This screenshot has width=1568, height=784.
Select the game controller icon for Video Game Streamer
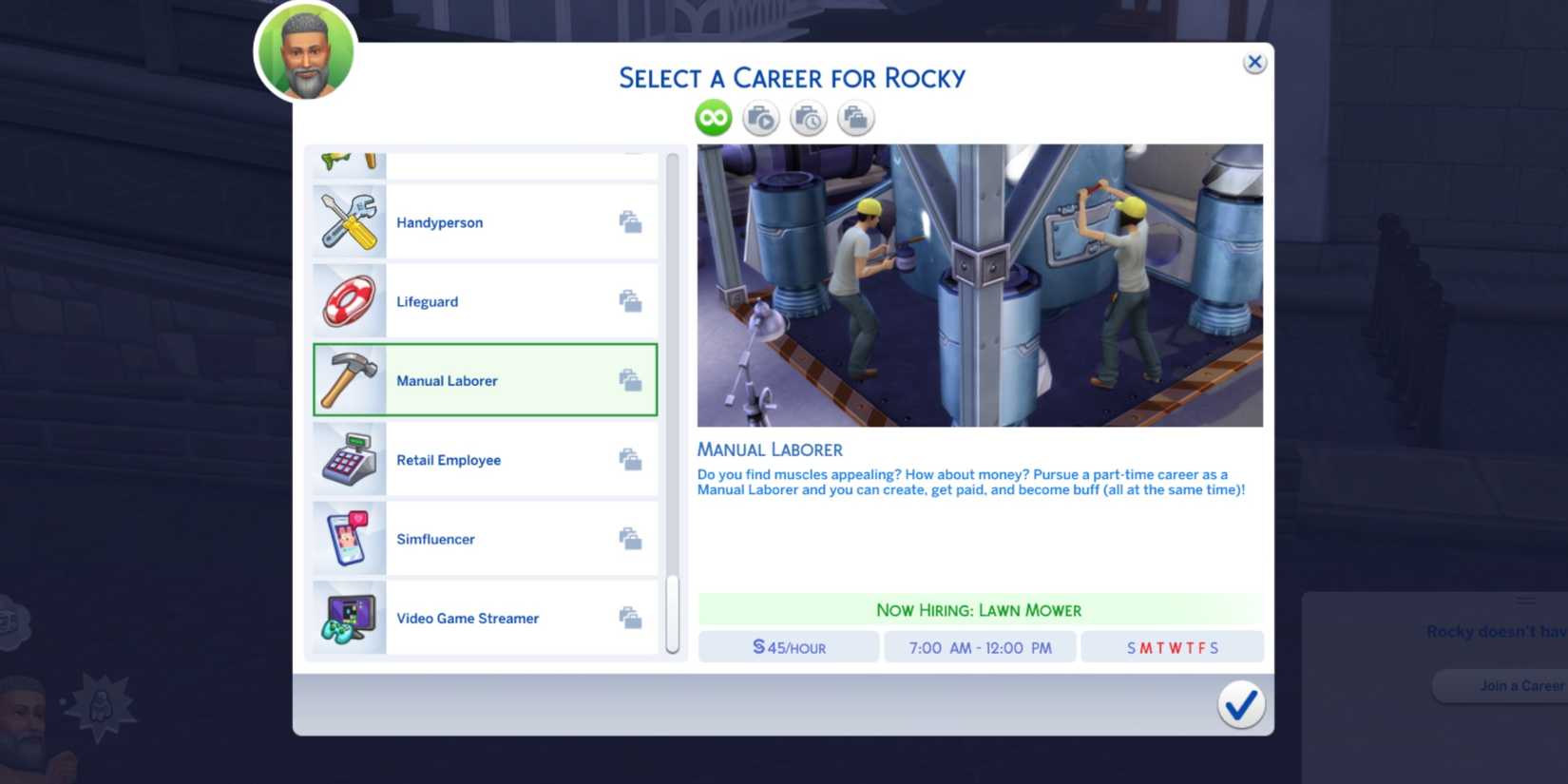348,616
